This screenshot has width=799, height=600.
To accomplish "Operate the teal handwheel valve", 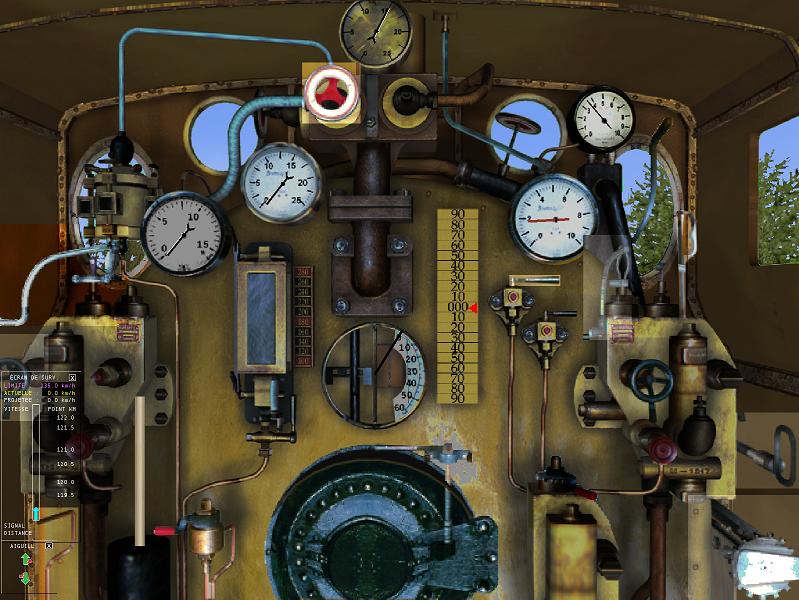I will click(650, 379).
